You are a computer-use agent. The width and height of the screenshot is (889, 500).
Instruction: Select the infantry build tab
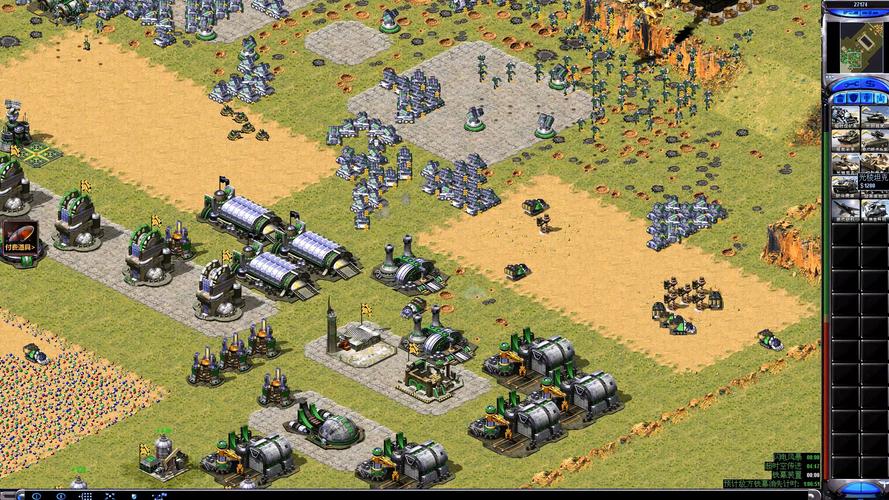[866, 95]
